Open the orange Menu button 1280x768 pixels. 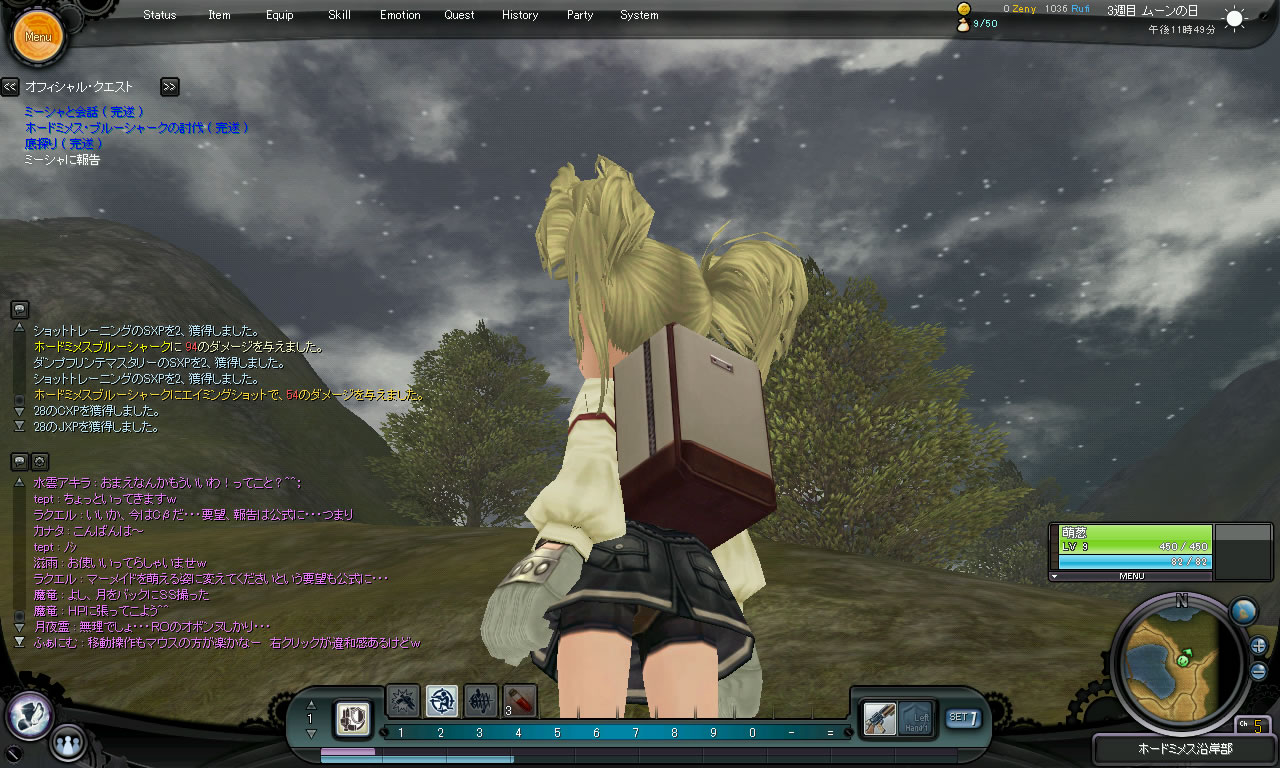pyautogui.click(x=38, y=37)
